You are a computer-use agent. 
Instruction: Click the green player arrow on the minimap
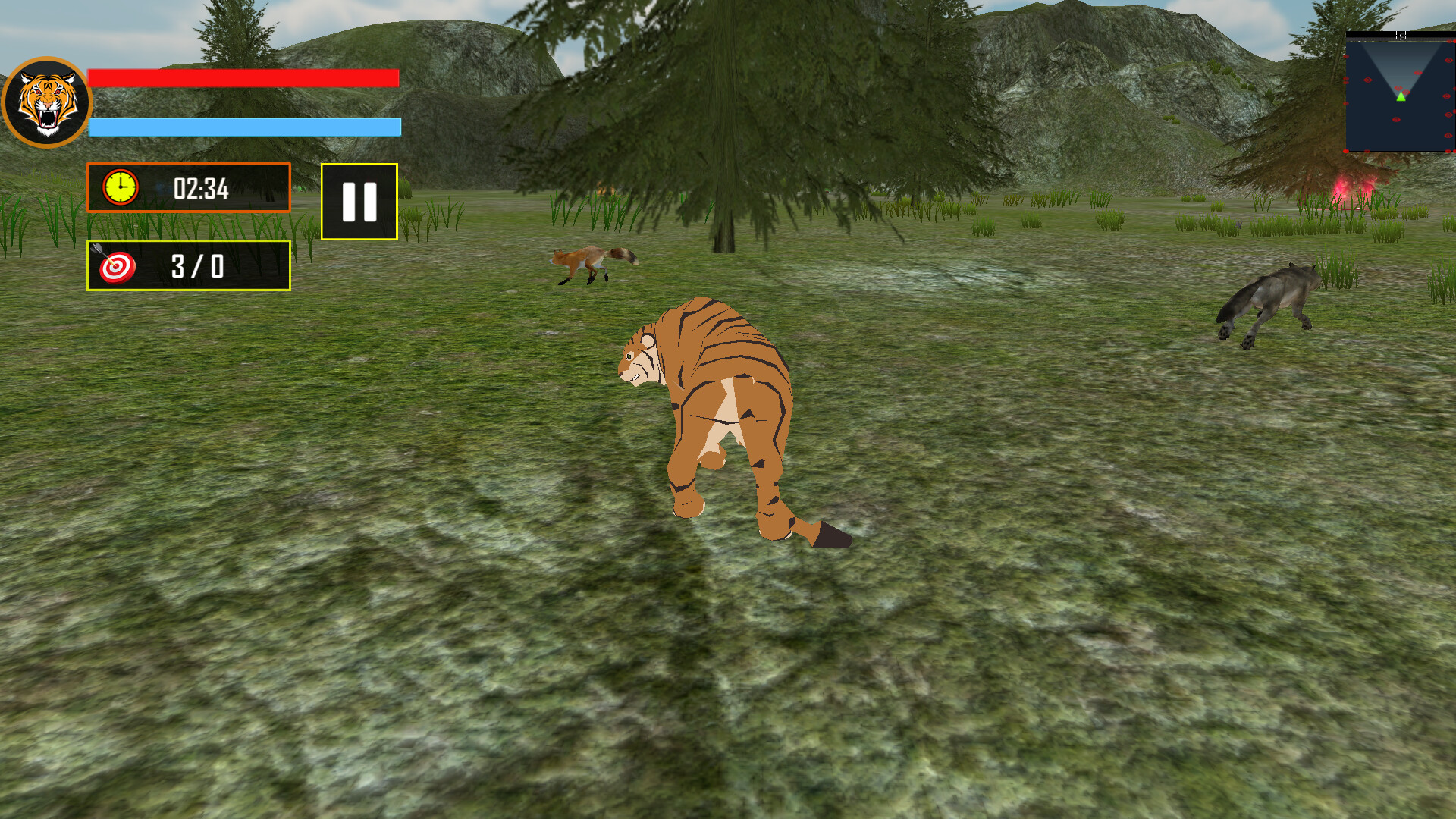pyautogui.click(x=1401, y=96)
